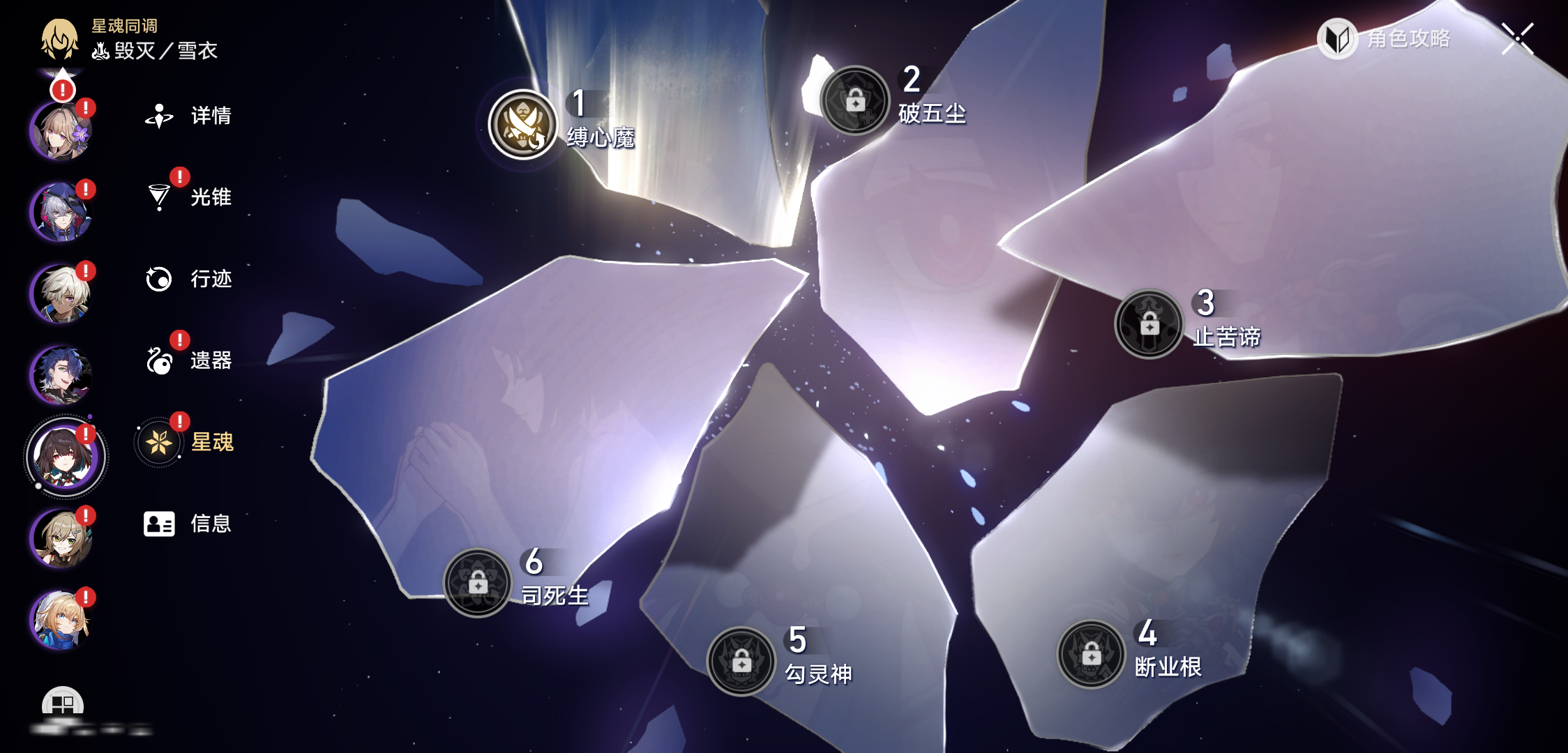
Task: Choose locked eidolon 6 司死生
Action: coord(478,582)
